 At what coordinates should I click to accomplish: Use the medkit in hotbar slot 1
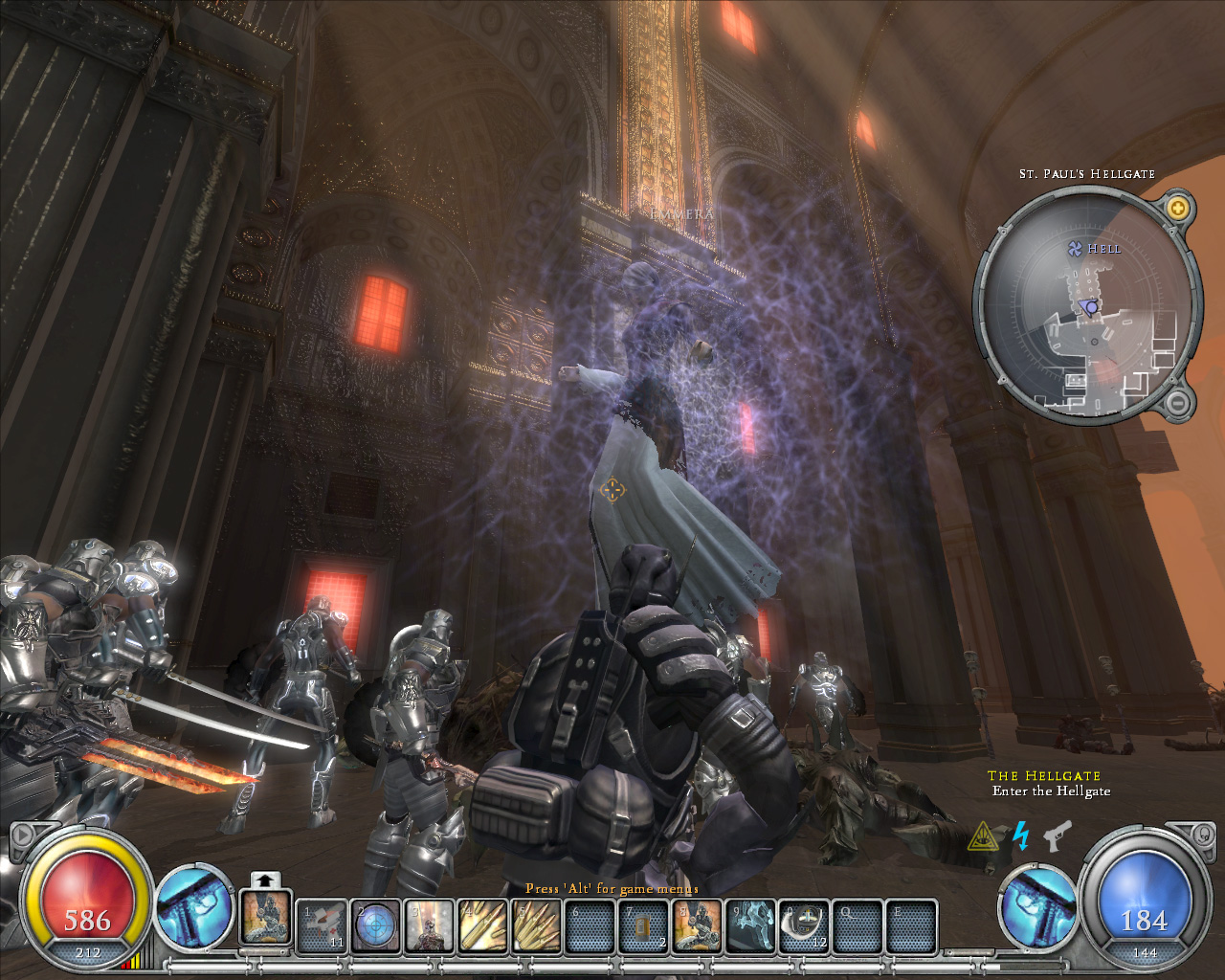click(323, 926)
